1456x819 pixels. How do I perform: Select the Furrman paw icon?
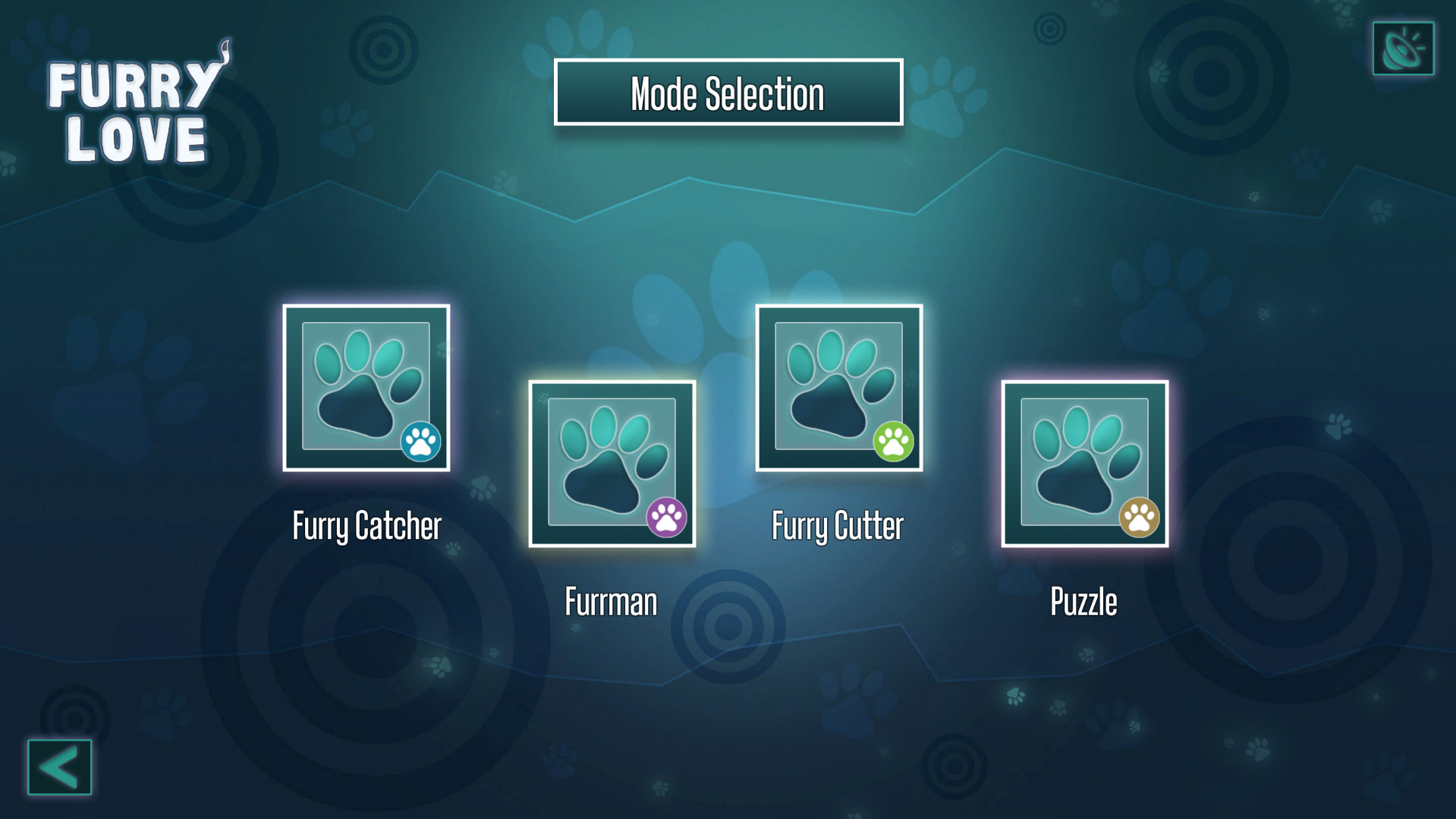pyautogui.click(x=612, y=463)
